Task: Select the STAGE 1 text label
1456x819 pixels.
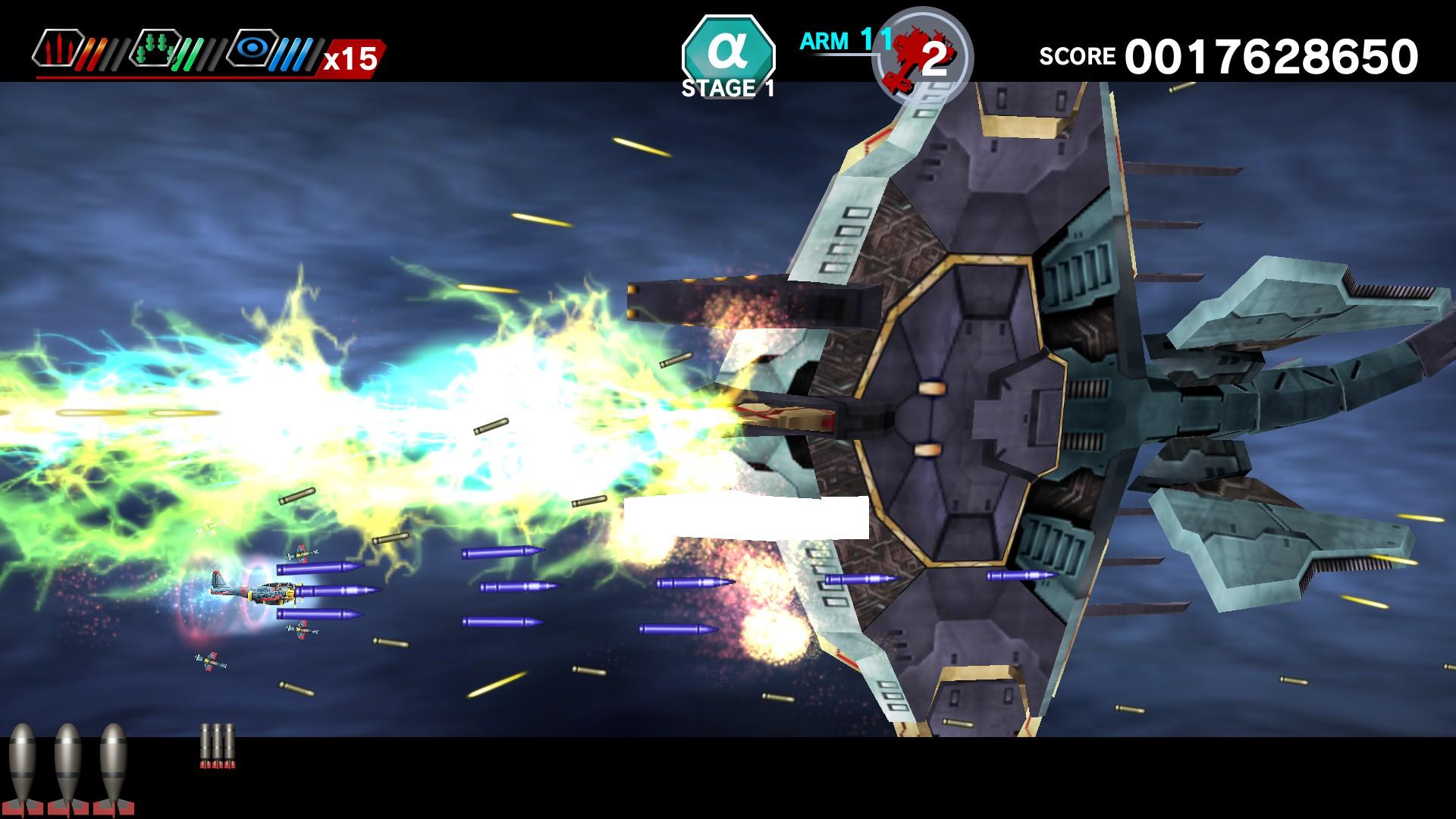Action: pos(730,87)
